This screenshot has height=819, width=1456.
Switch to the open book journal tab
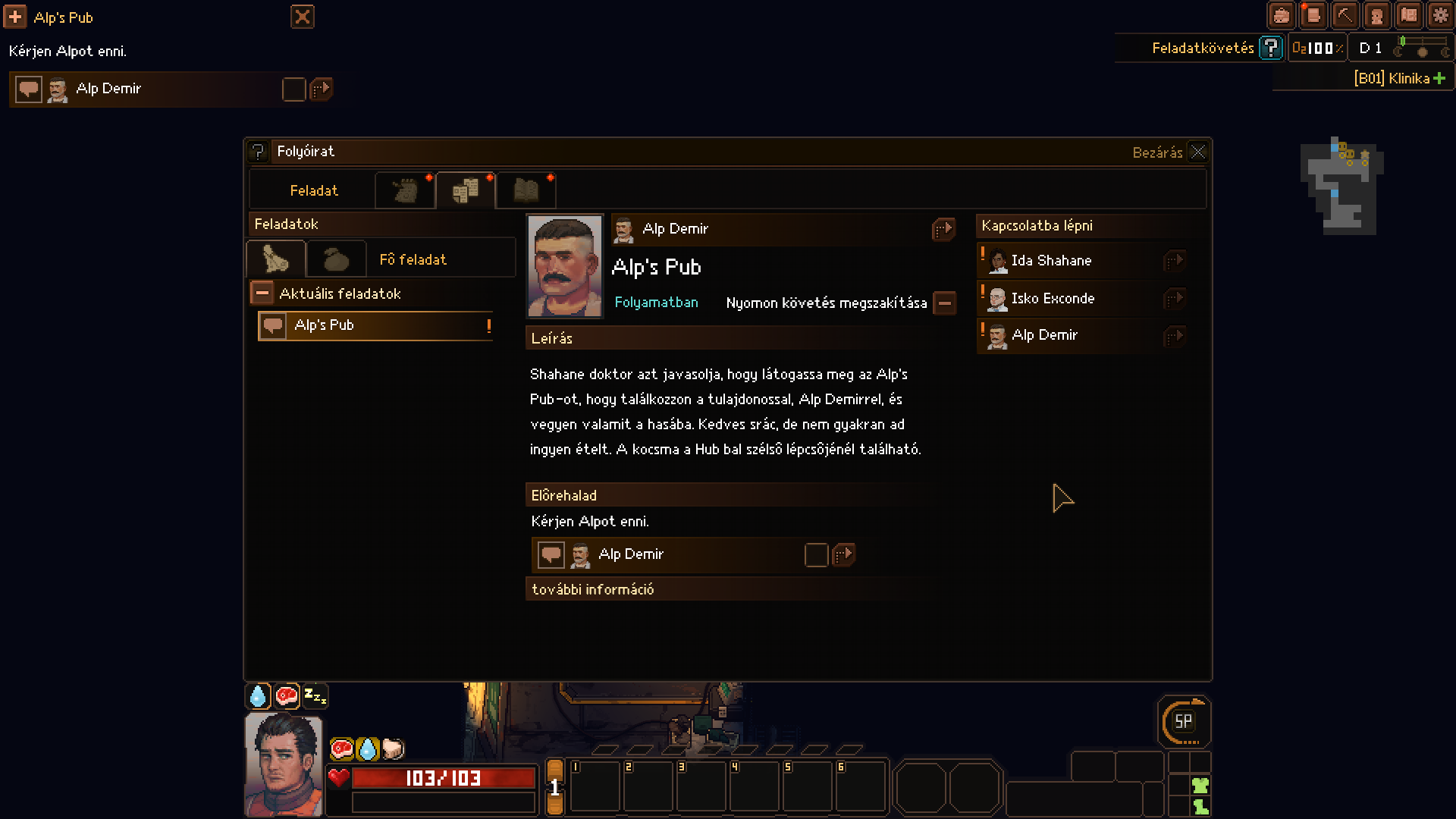[x=526, y=190]
